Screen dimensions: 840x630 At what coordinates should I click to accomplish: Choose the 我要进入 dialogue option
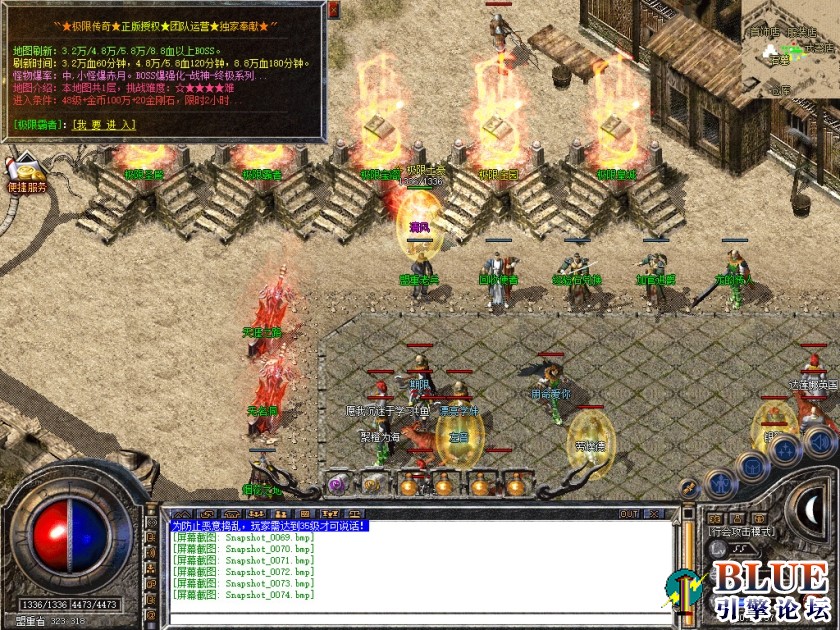pos(108,125)
